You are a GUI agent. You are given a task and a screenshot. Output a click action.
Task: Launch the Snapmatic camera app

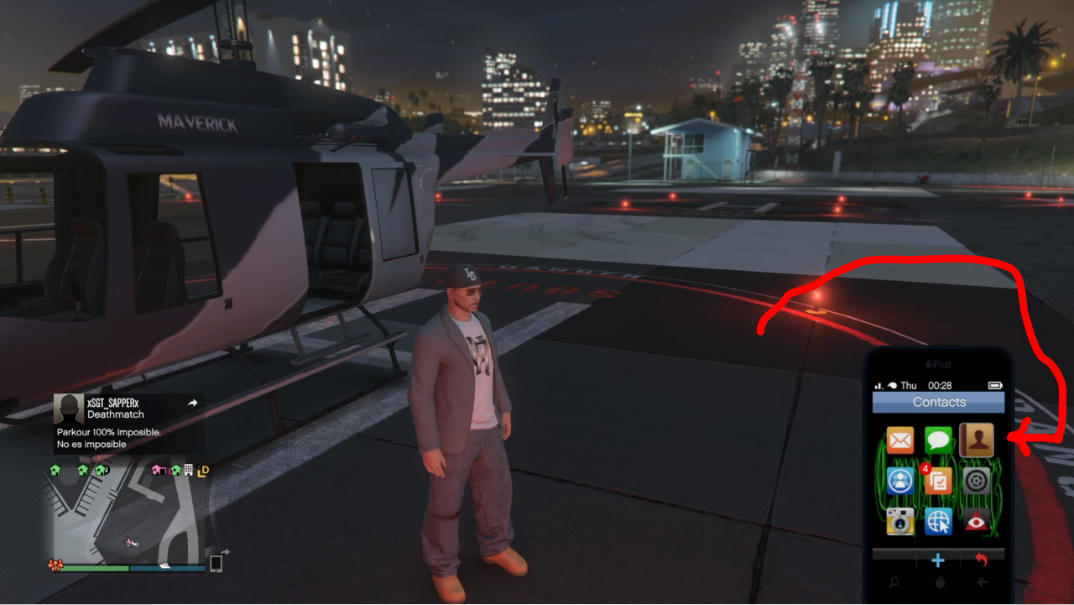click(x=900, y=521)
